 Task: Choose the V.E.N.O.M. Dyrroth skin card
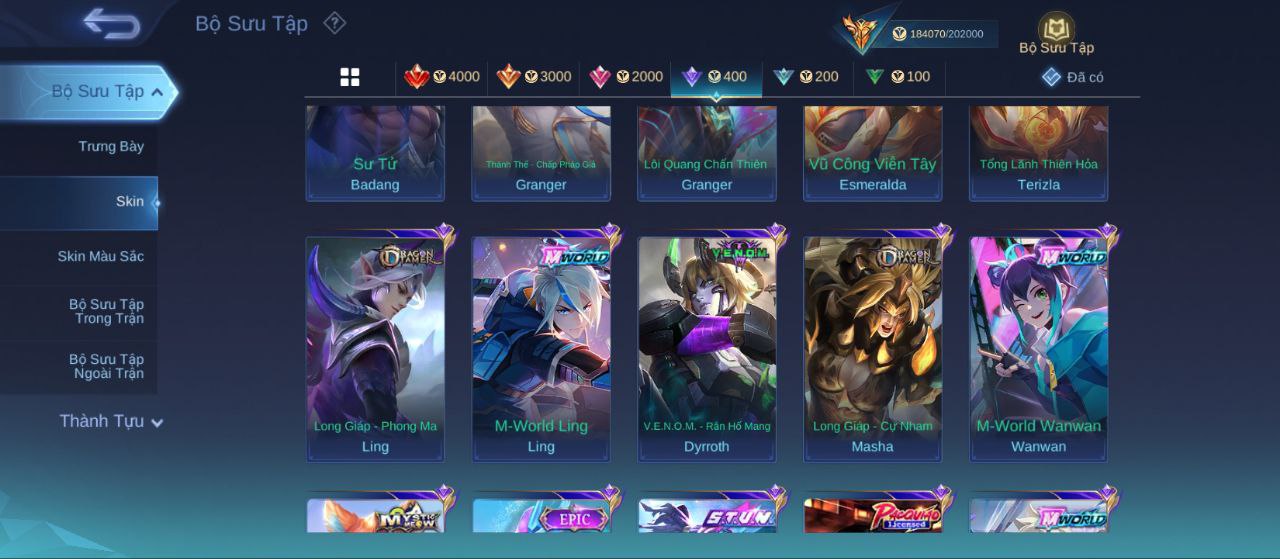[x=707, y=348]
